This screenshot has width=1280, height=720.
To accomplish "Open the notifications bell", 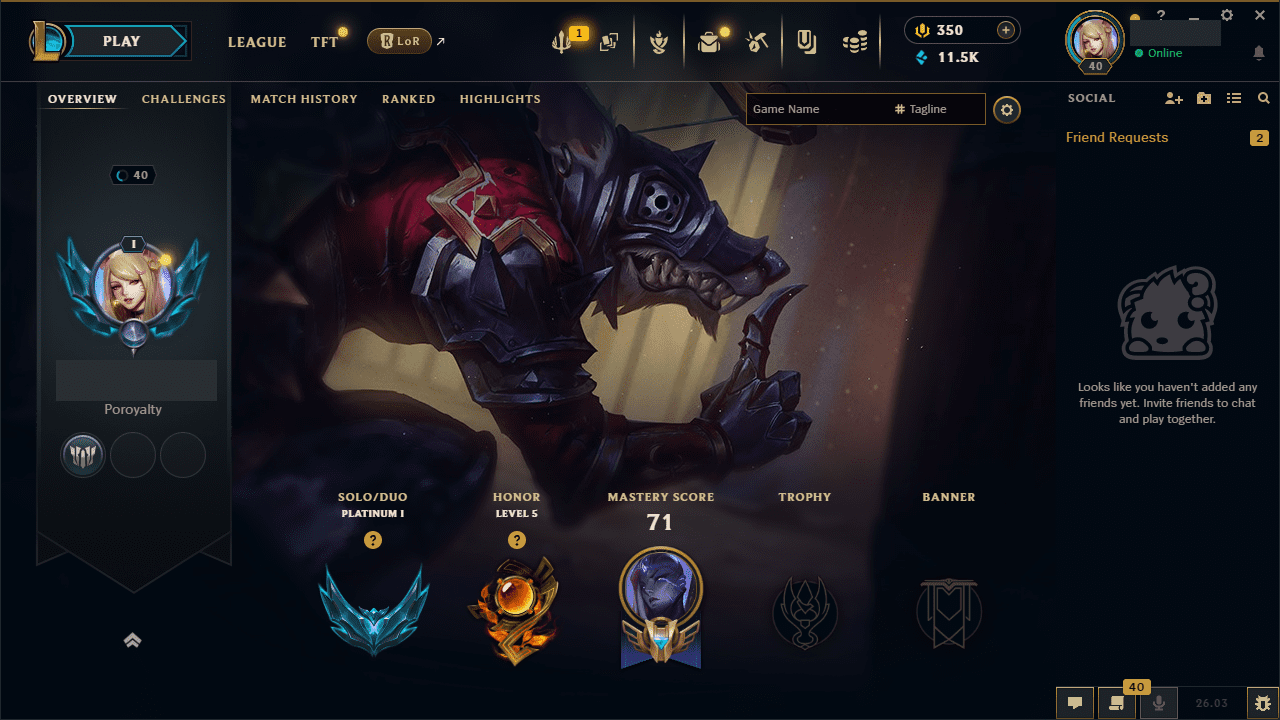I will 1258,53.
